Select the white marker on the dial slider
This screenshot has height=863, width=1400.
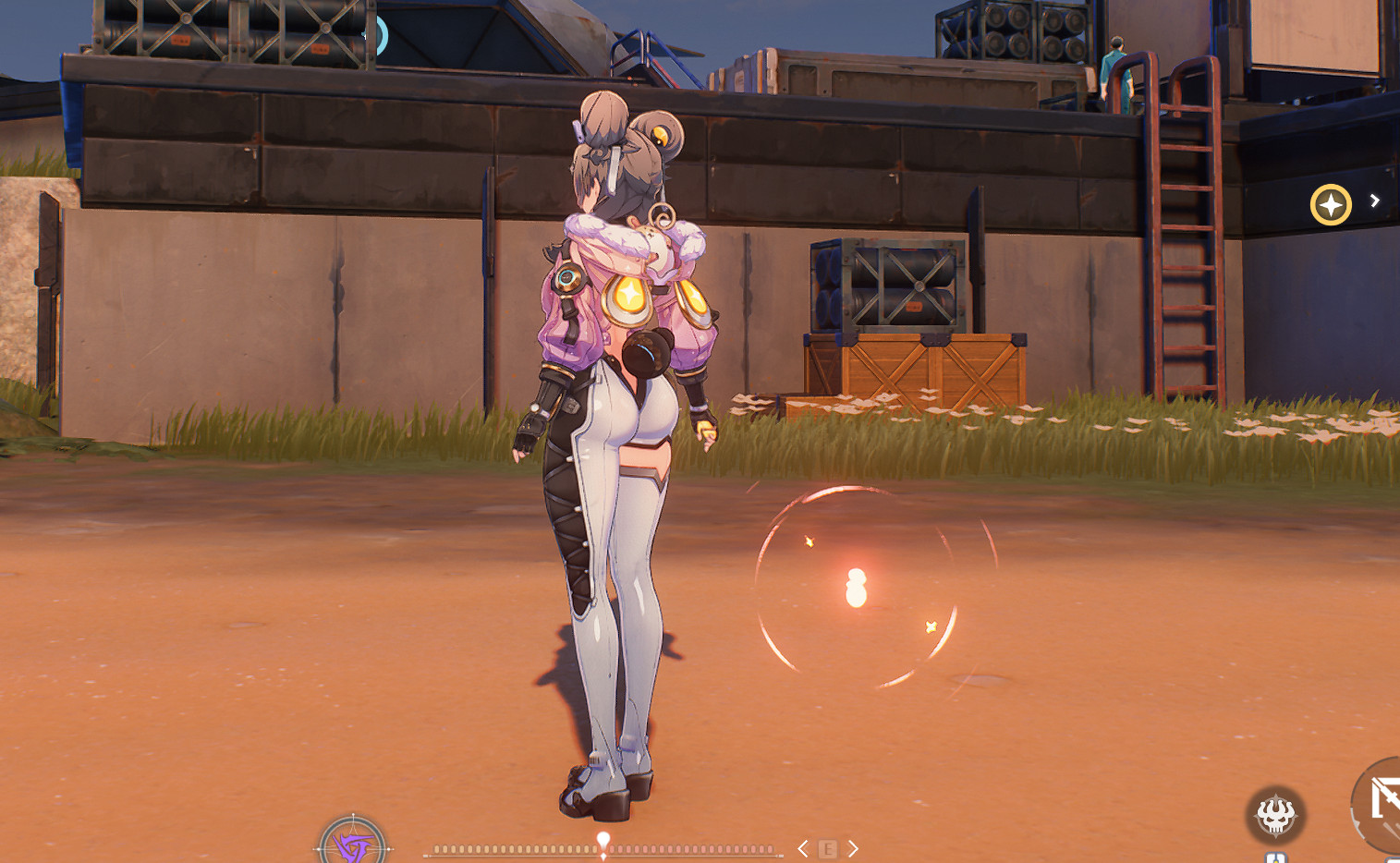pyautogui.click(x=605, y=836)
